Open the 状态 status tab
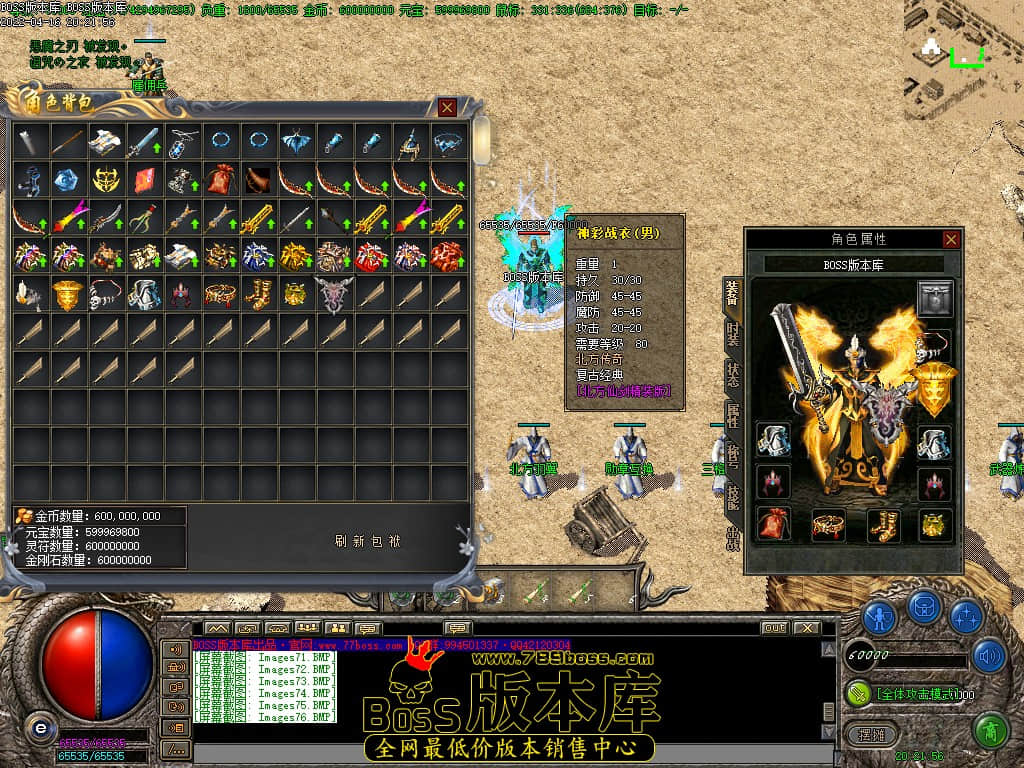 [x=733, y=376]
